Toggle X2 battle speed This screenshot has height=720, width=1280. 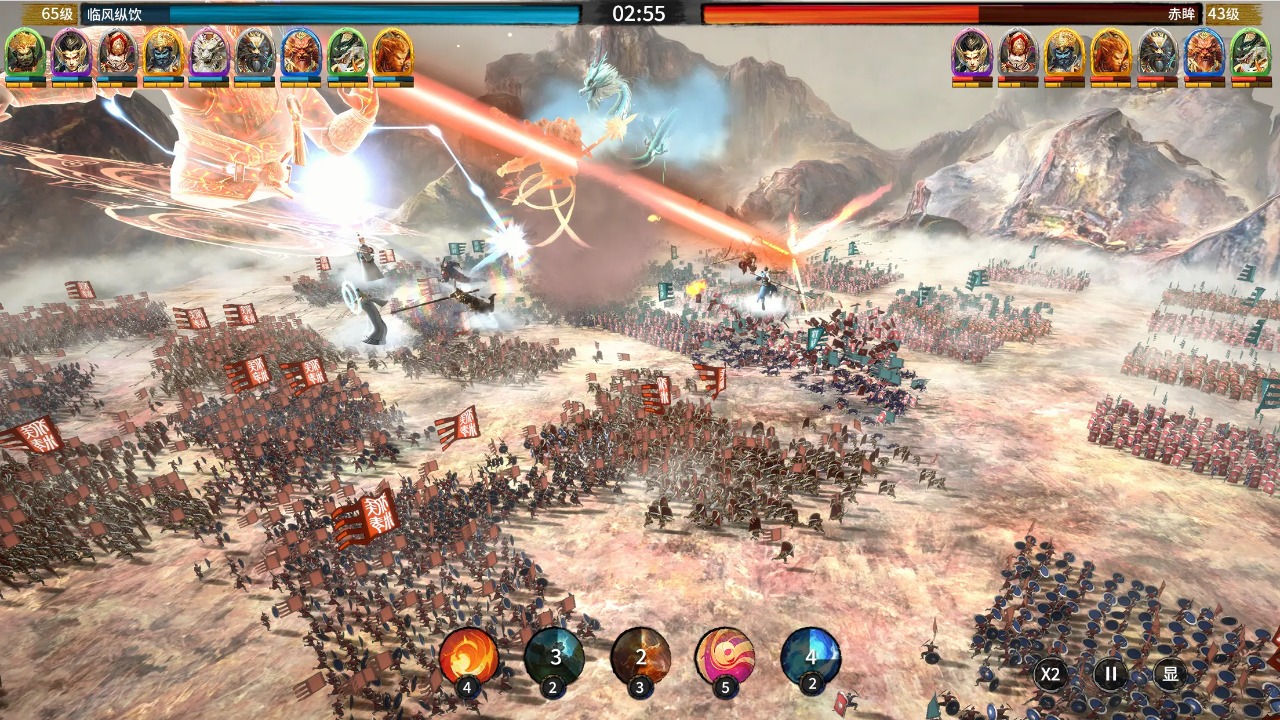(x=1049, y=674)
